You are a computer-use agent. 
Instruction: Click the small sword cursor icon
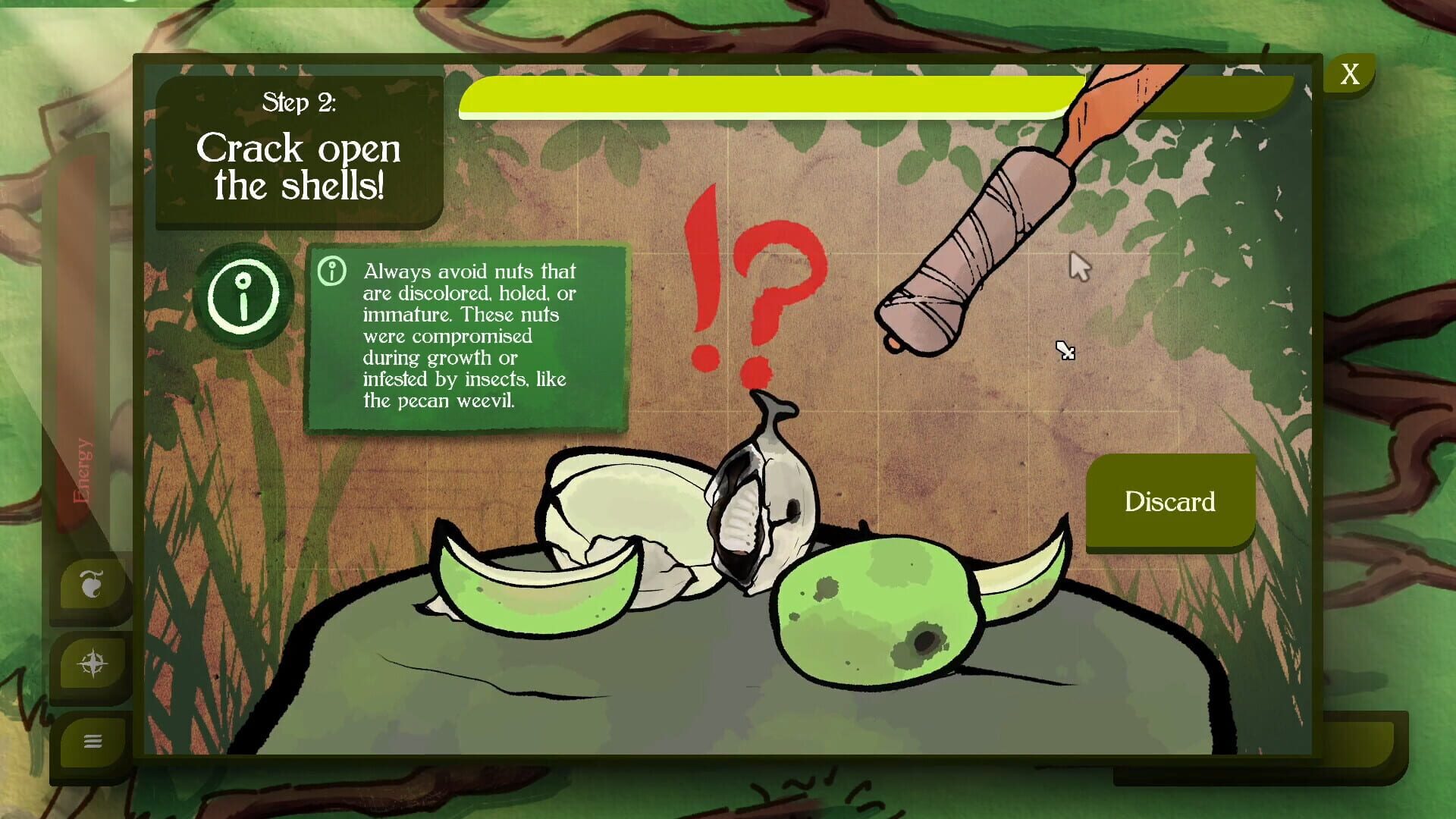tap(1066, 351)
